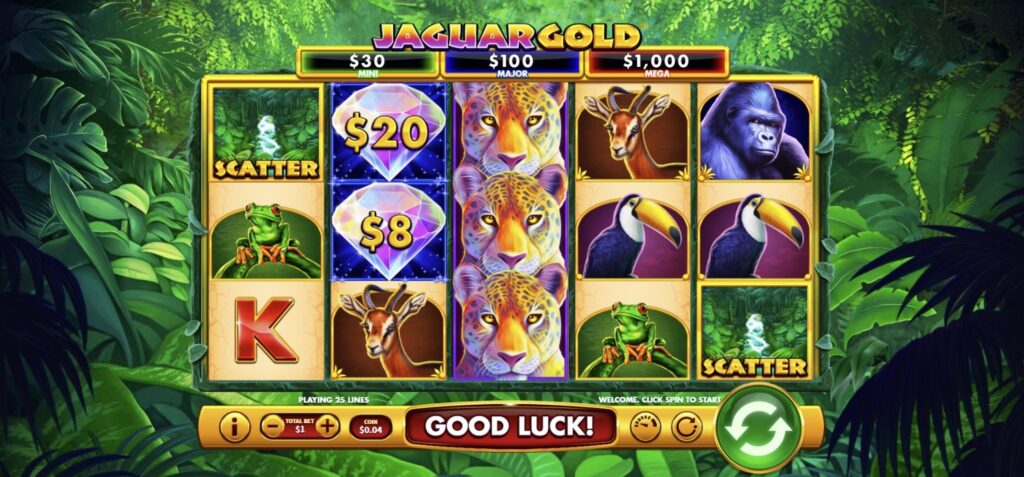Spin the reels with the green button

[758, 427]
